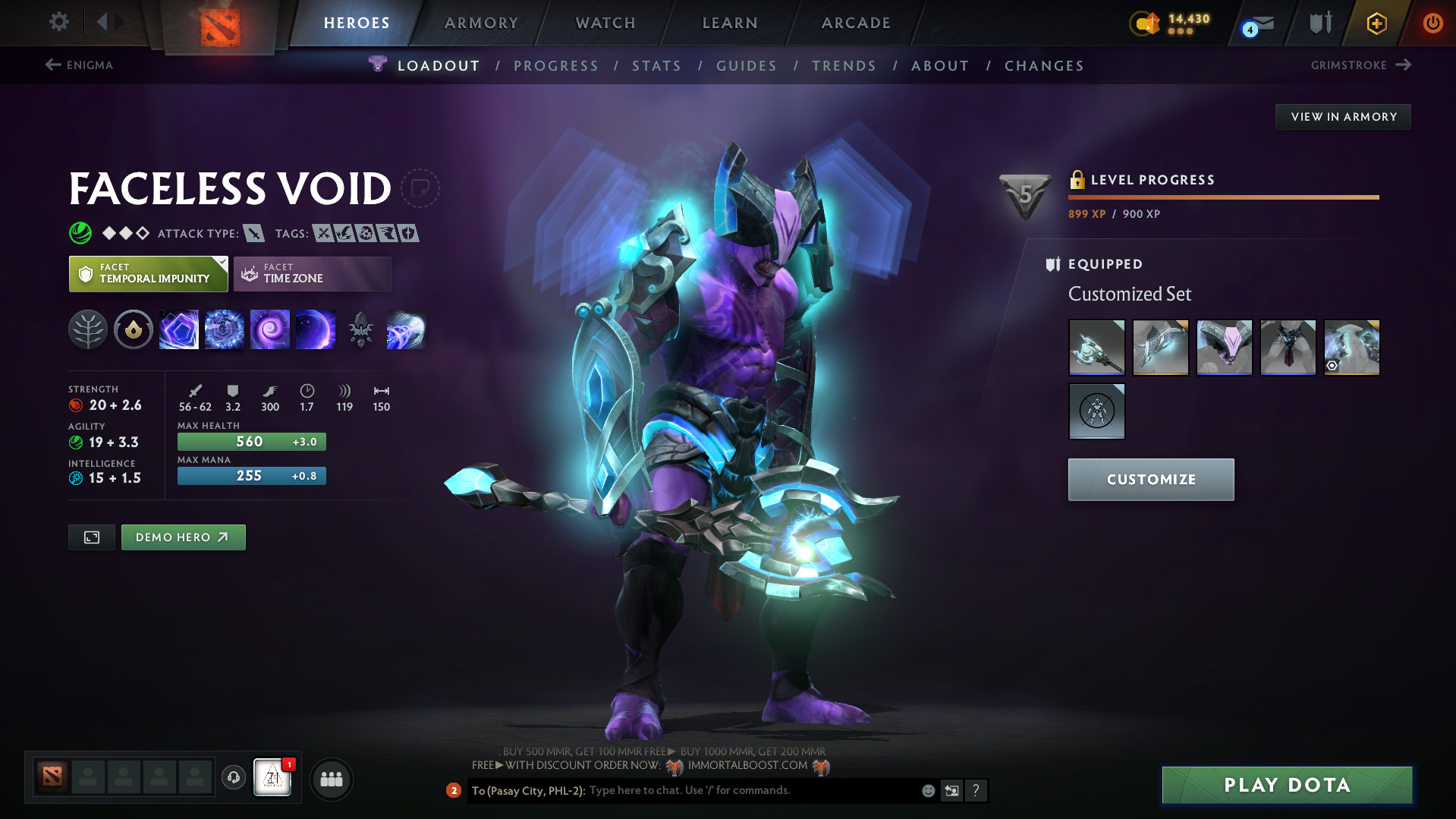
Task: Select the Time Zone facet
Action: (x=312, y=273)
